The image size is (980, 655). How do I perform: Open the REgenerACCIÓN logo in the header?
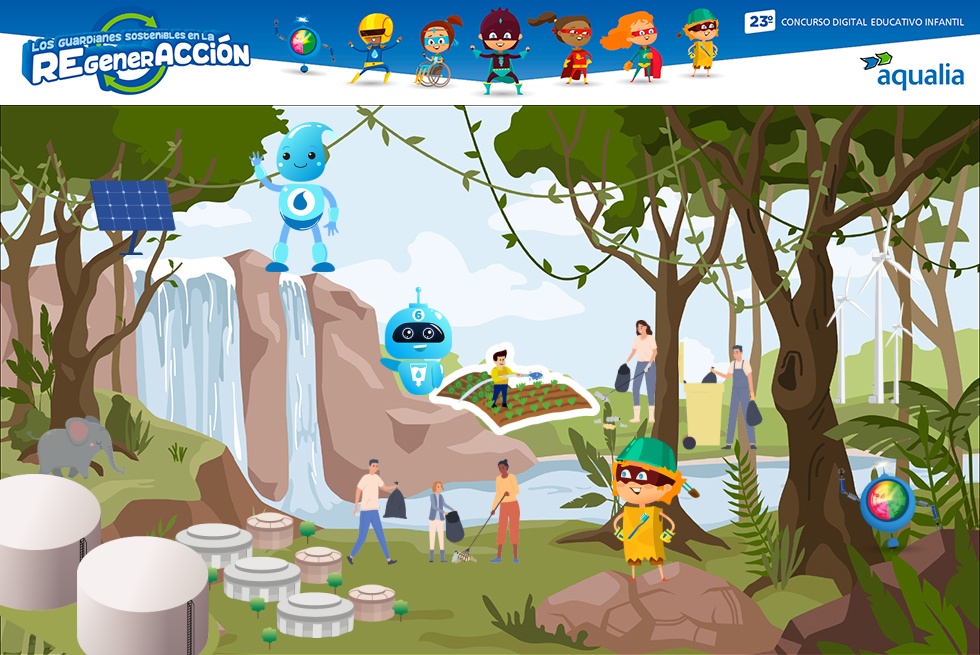click(136, 55)
